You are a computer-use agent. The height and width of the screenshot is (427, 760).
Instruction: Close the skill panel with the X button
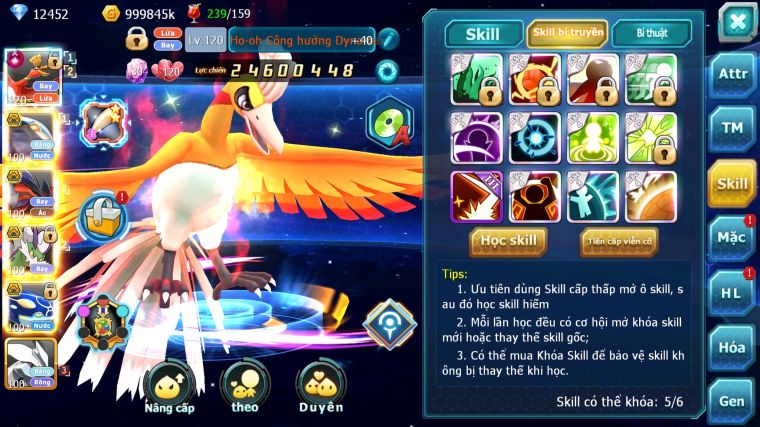736,22
